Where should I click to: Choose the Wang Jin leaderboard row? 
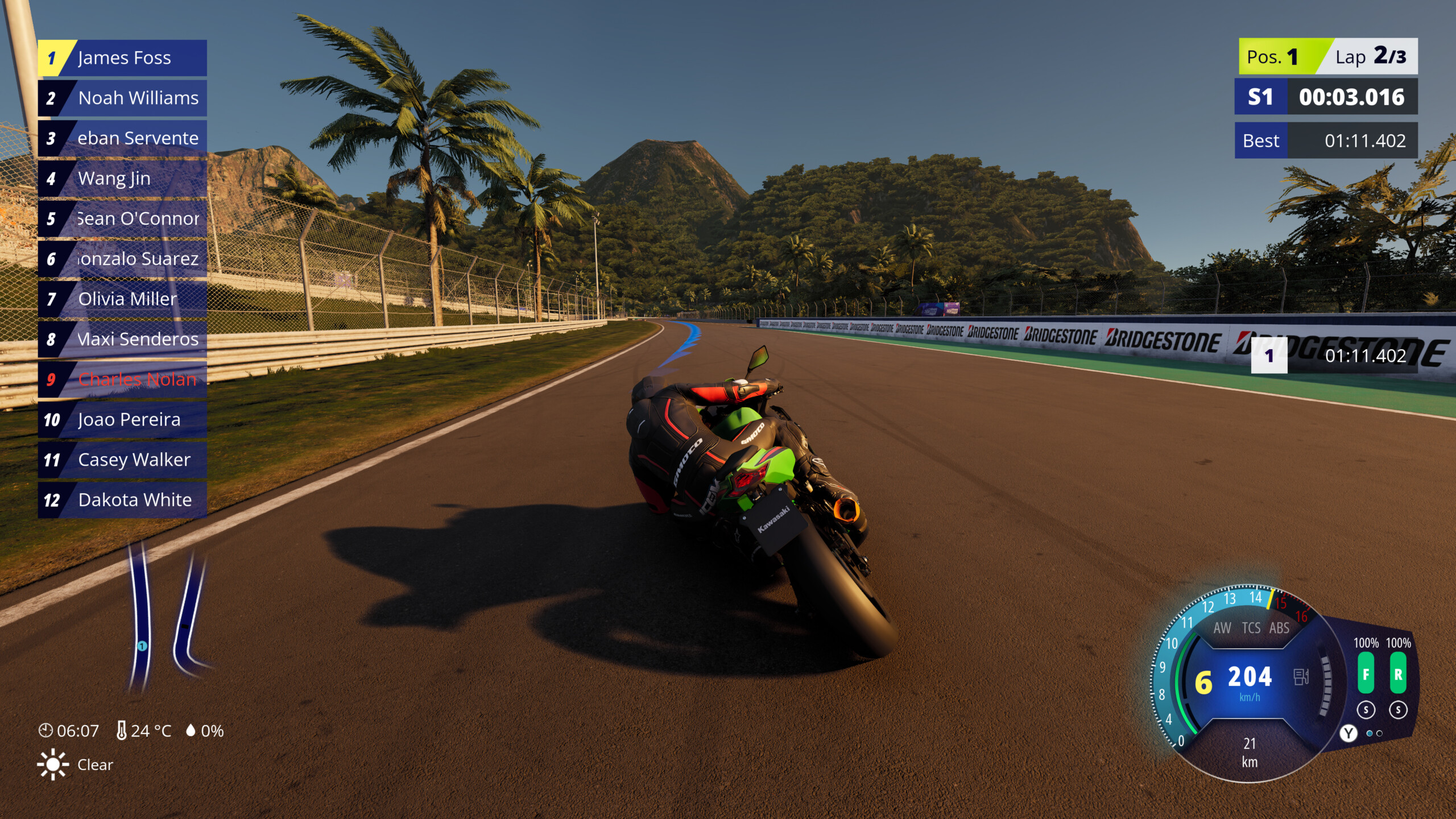[123, 179]
